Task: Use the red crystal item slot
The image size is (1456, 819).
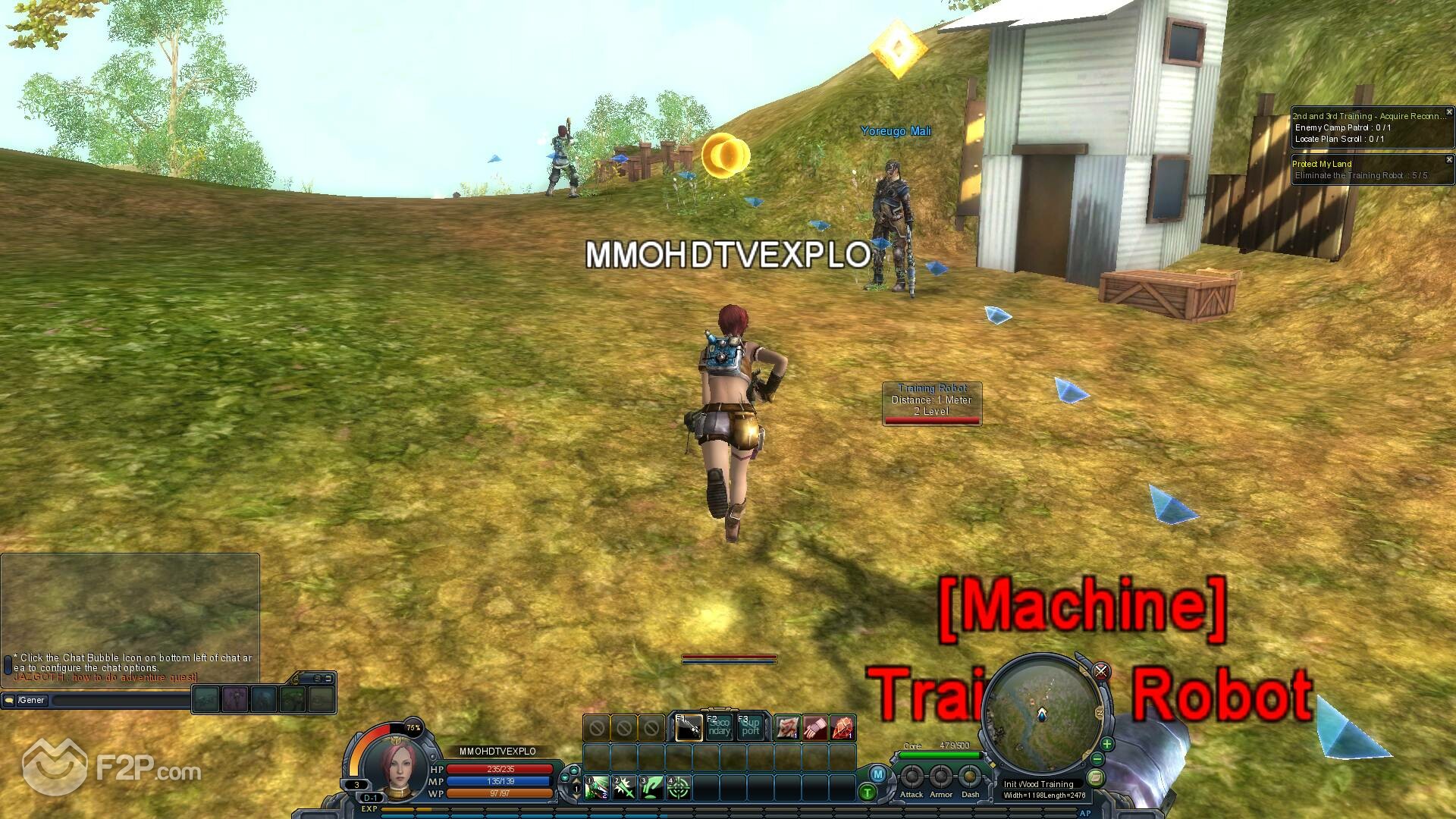Action: (843, 729)
